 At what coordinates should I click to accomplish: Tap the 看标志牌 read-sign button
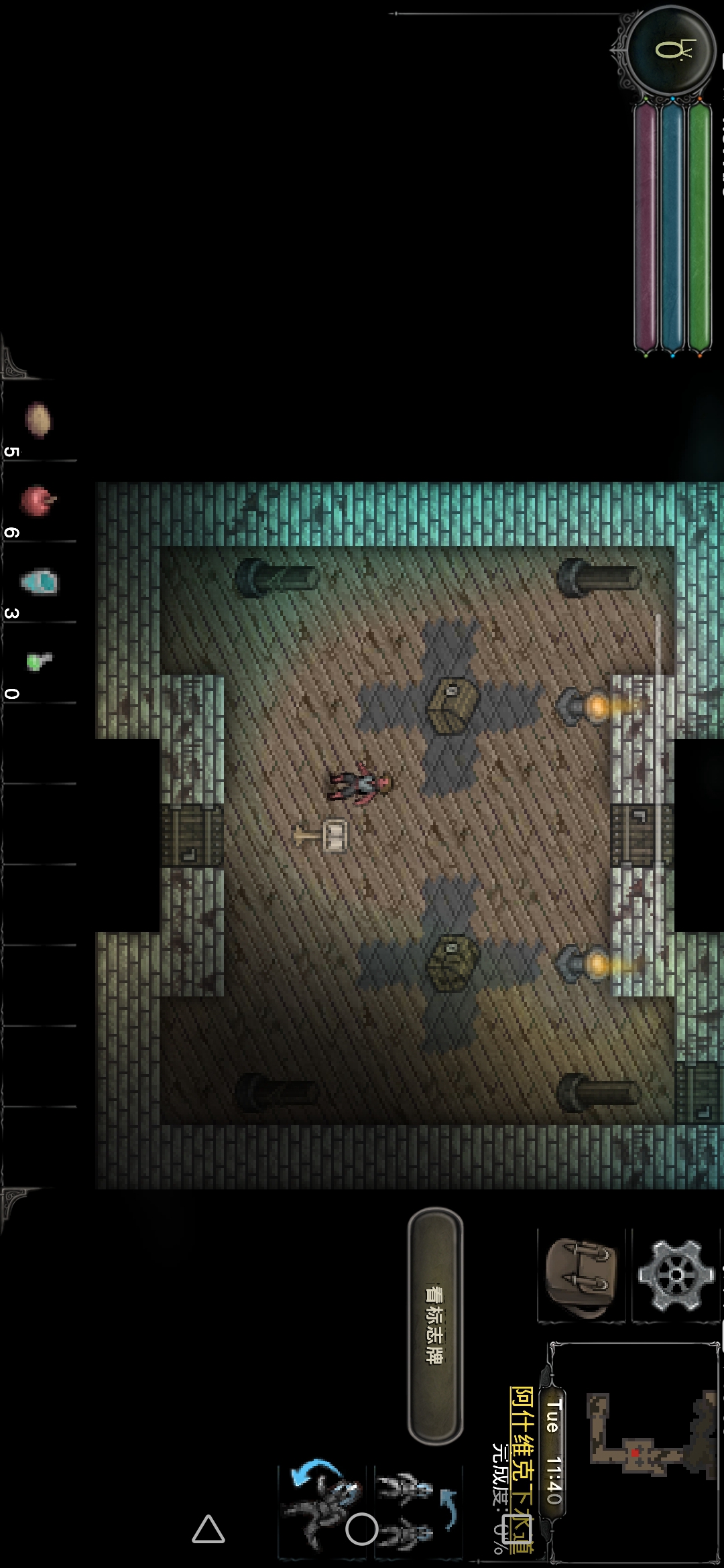coord(436,1326)
